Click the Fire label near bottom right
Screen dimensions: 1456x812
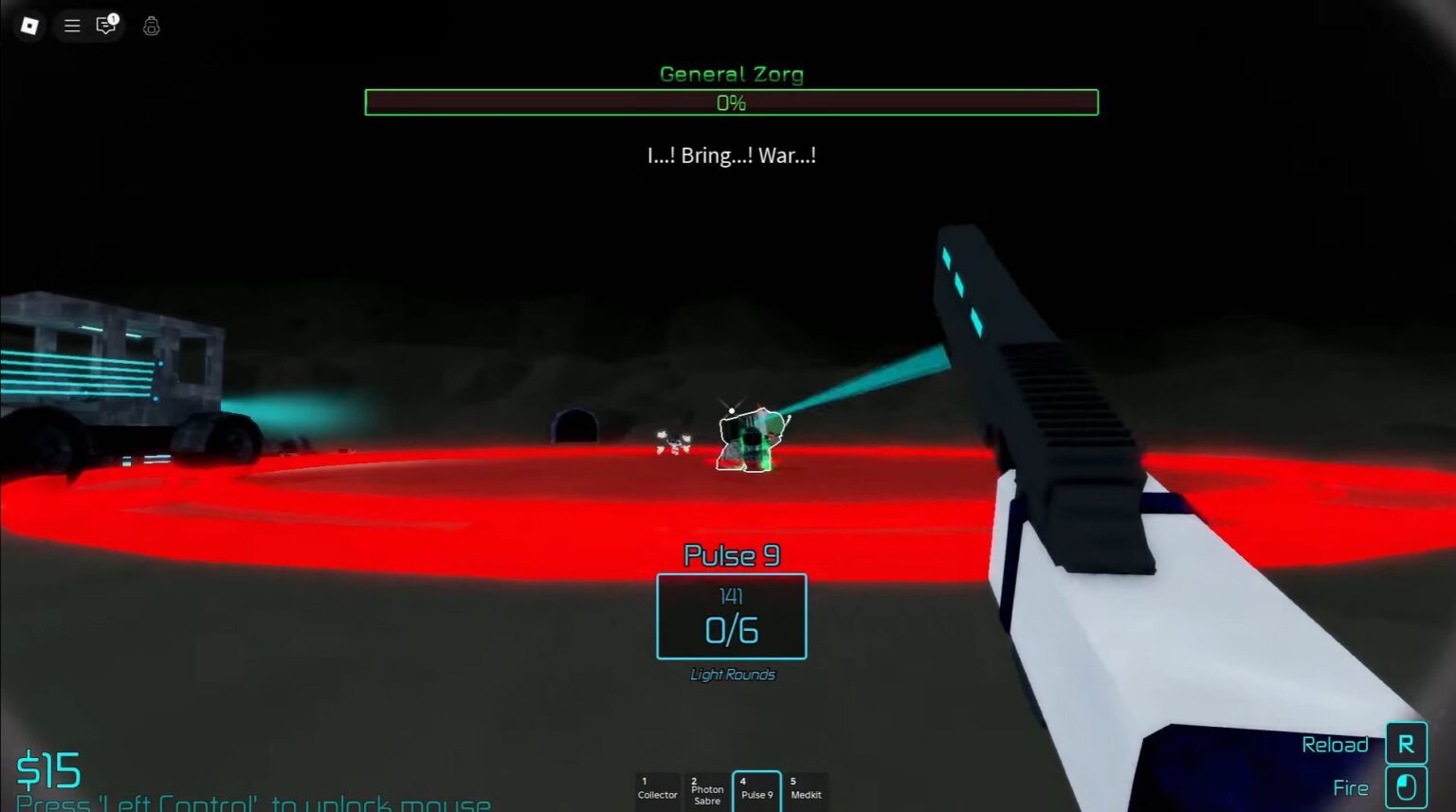[1350, 786]
